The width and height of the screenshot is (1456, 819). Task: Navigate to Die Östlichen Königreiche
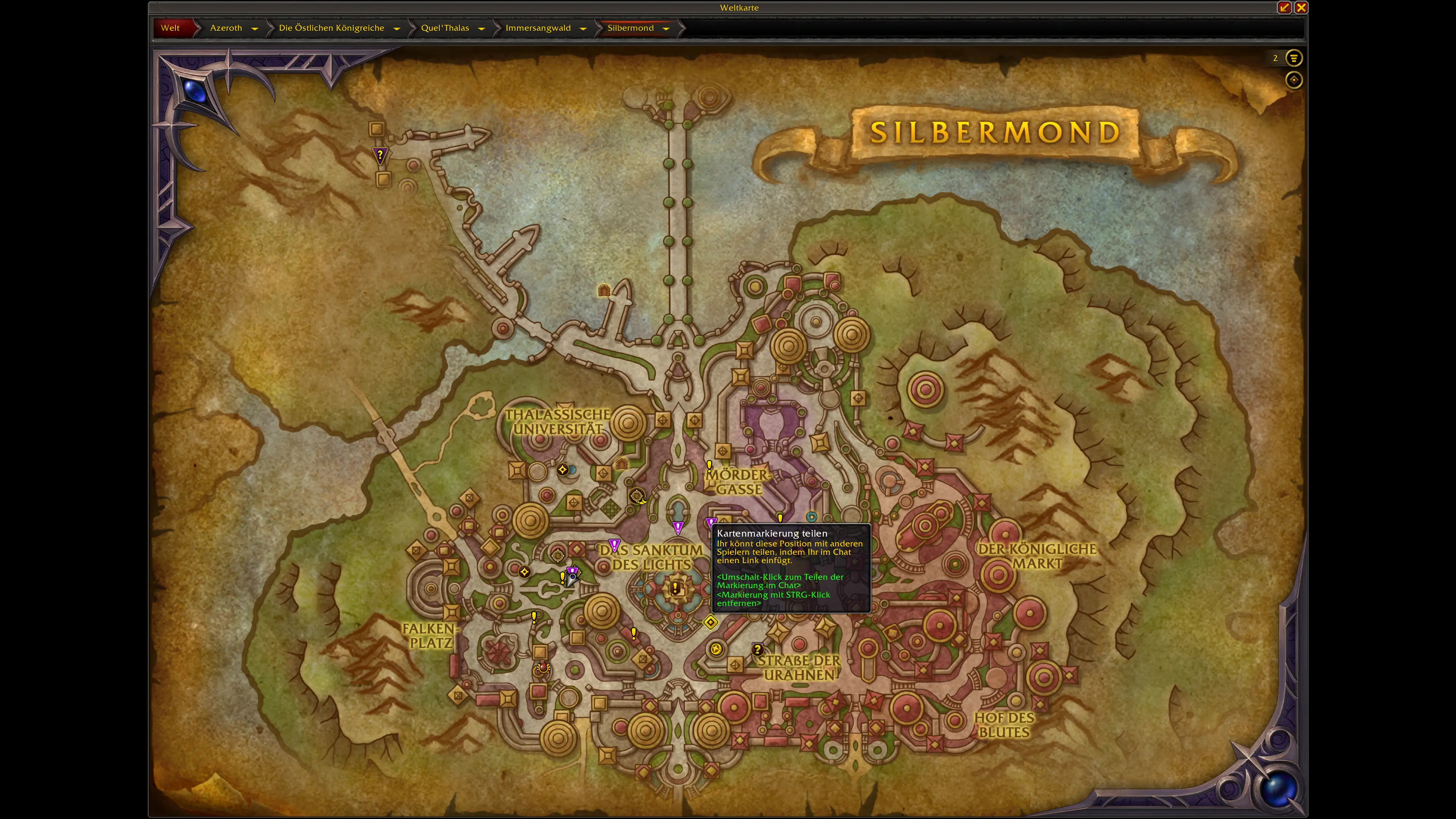coord(331,28)
